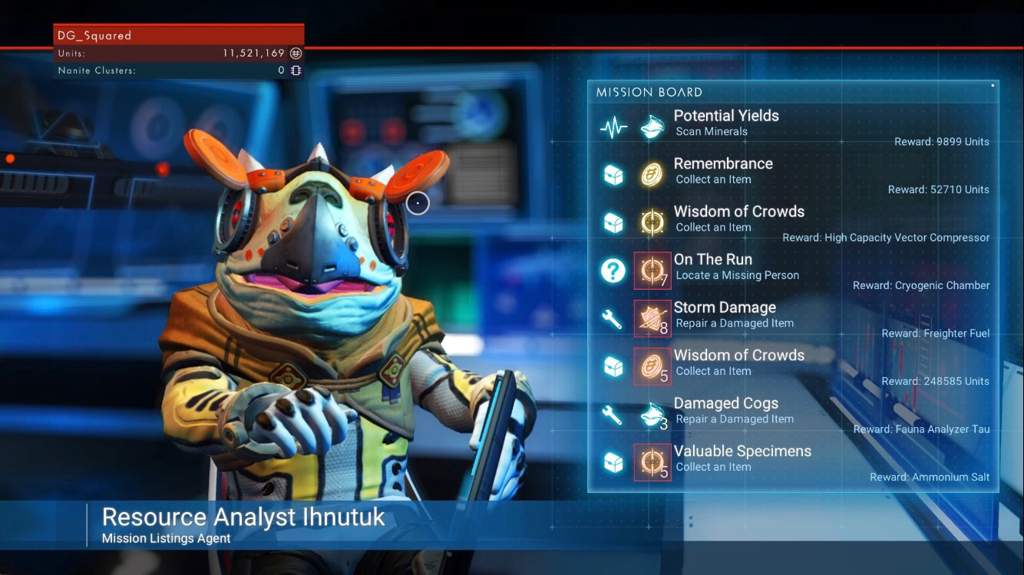The image size is (1024, 575).
Task: Choose Wisdom of Crowds rewarding 248585 Units
Action: 738,363
